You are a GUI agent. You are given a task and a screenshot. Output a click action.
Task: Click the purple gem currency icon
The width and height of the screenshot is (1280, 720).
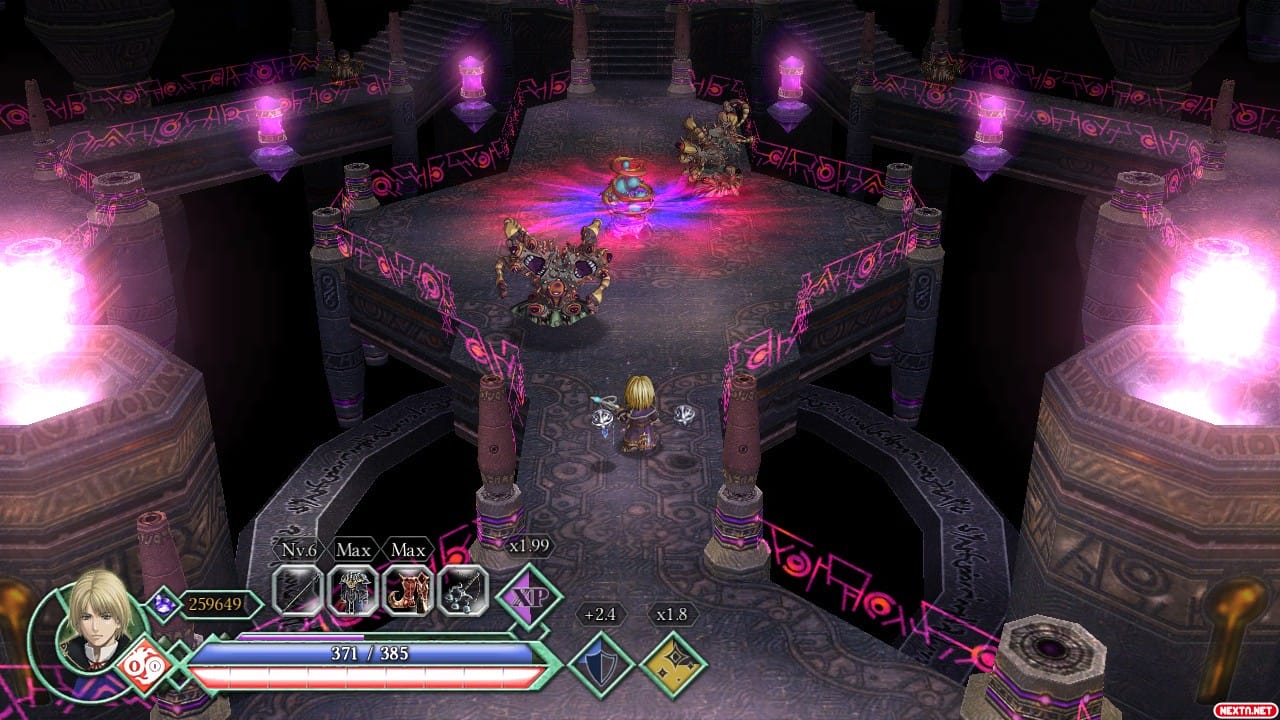(x=163, y=602)
